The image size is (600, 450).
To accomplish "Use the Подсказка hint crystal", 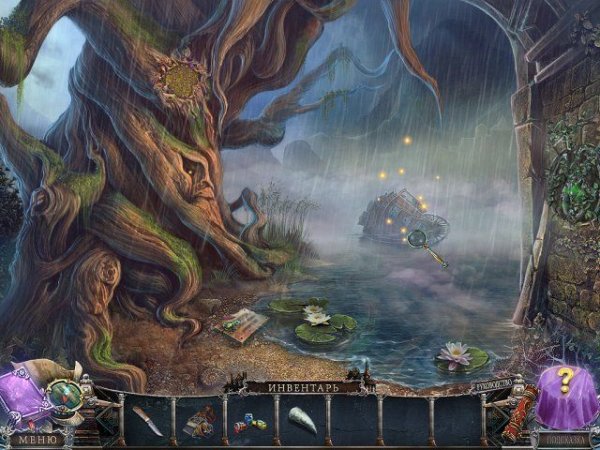I will point(565,395).
